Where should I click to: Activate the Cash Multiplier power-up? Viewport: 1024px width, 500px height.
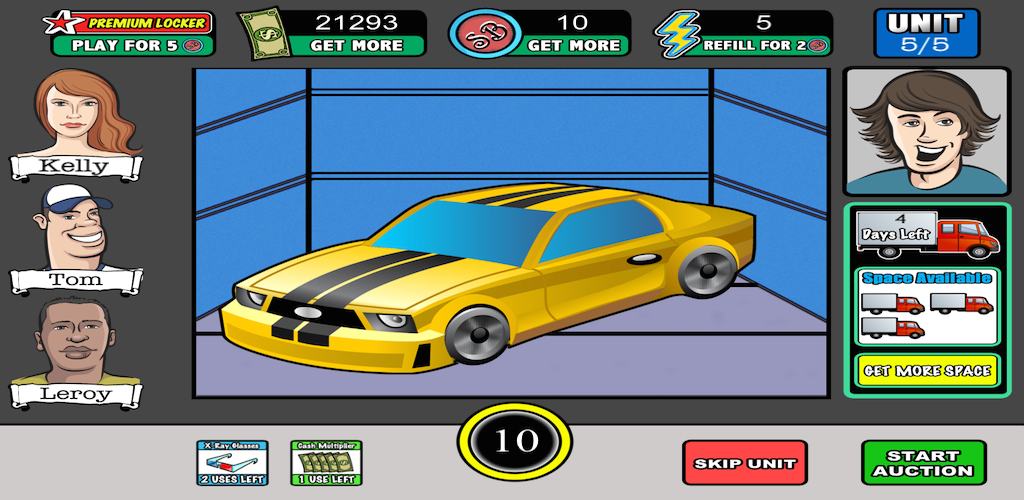(326, 463)
